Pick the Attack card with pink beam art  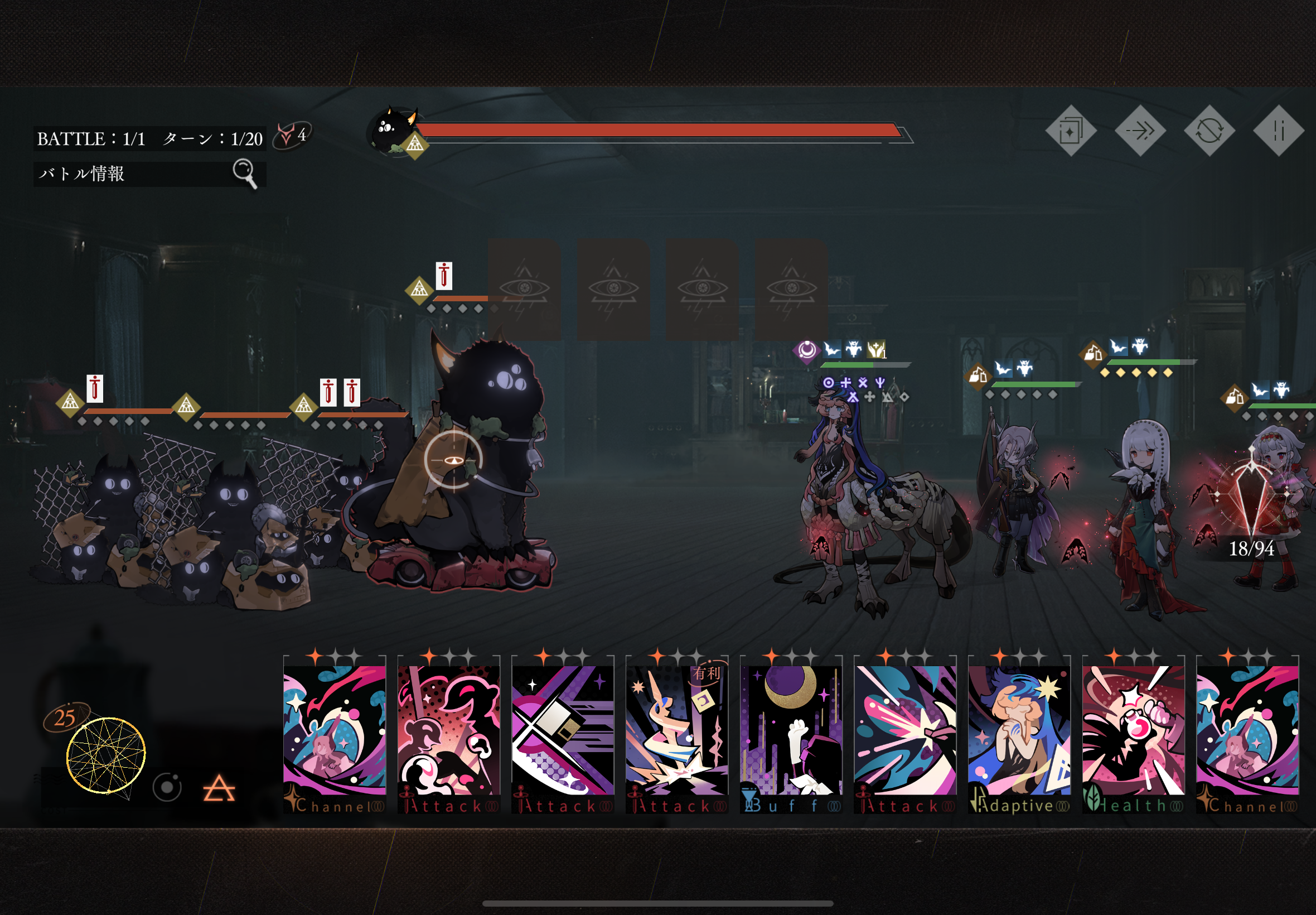[x=904, y=735]
